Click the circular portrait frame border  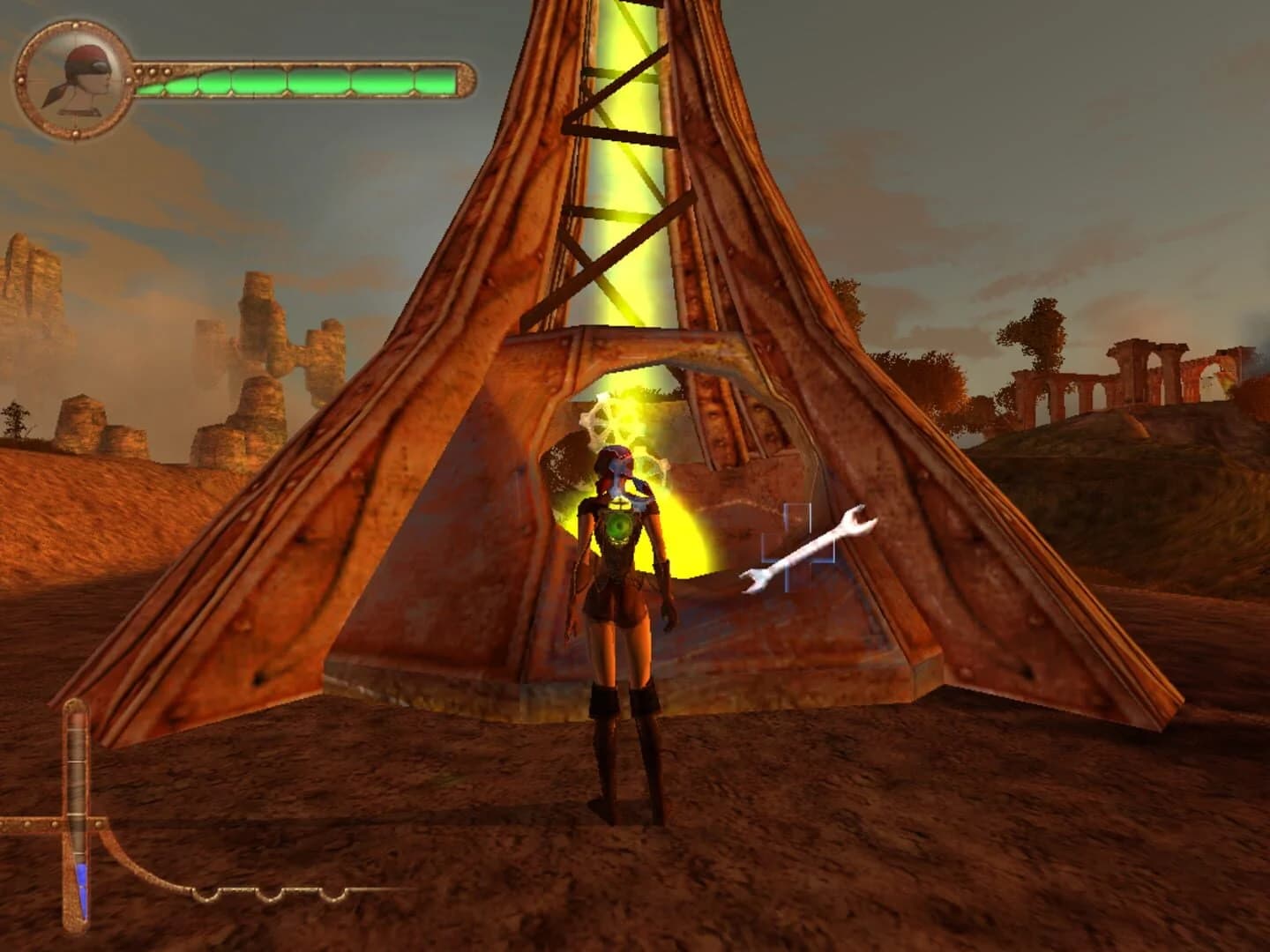click(x=75, y=26)
